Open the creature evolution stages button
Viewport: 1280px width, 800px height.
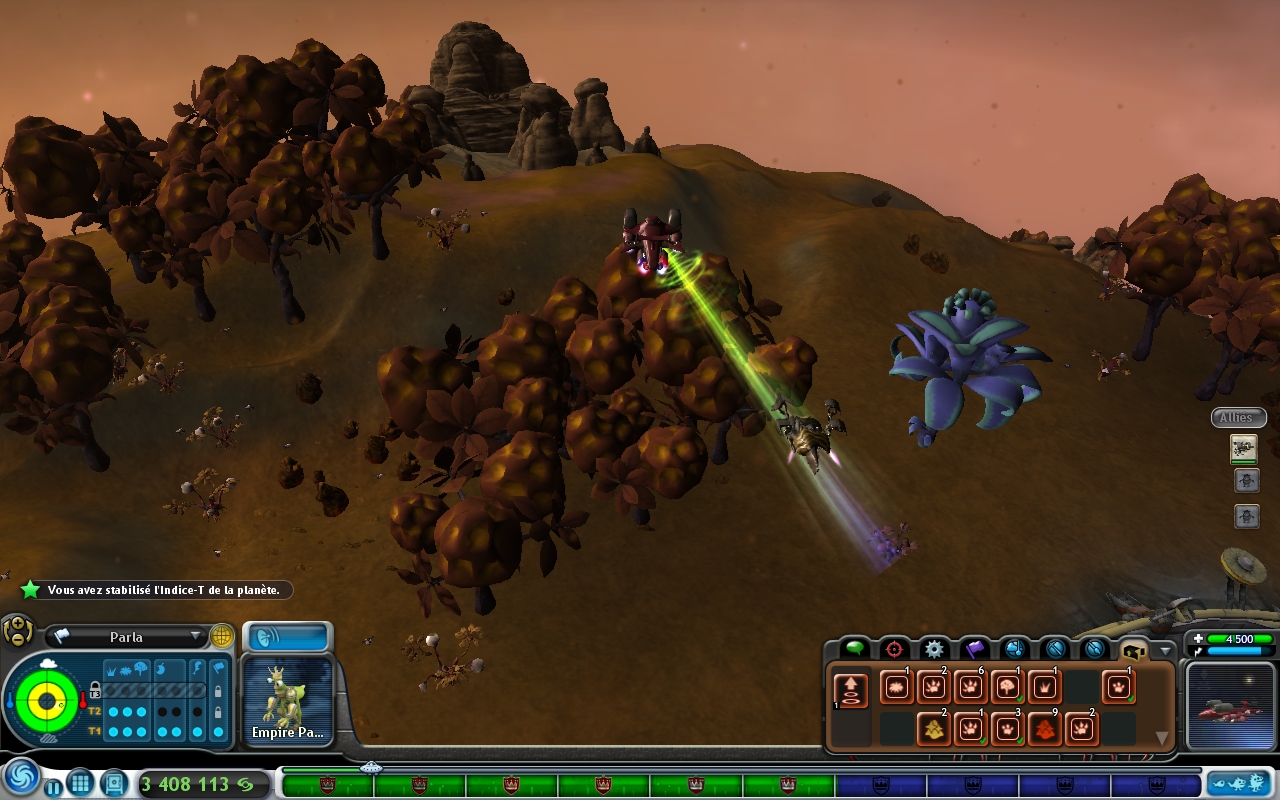1238,783
